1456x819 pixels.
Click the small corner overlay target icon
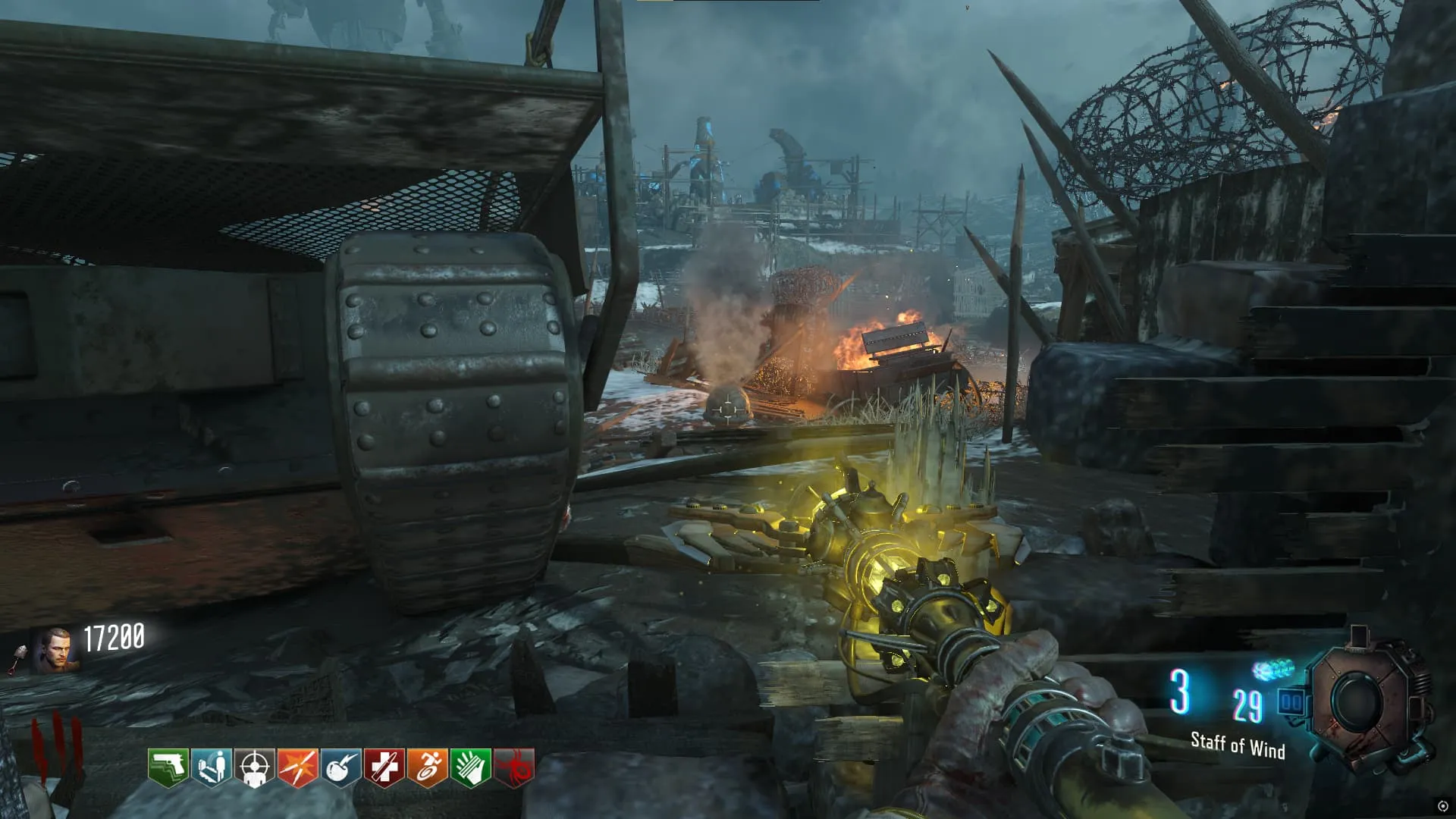point(1443,806)
